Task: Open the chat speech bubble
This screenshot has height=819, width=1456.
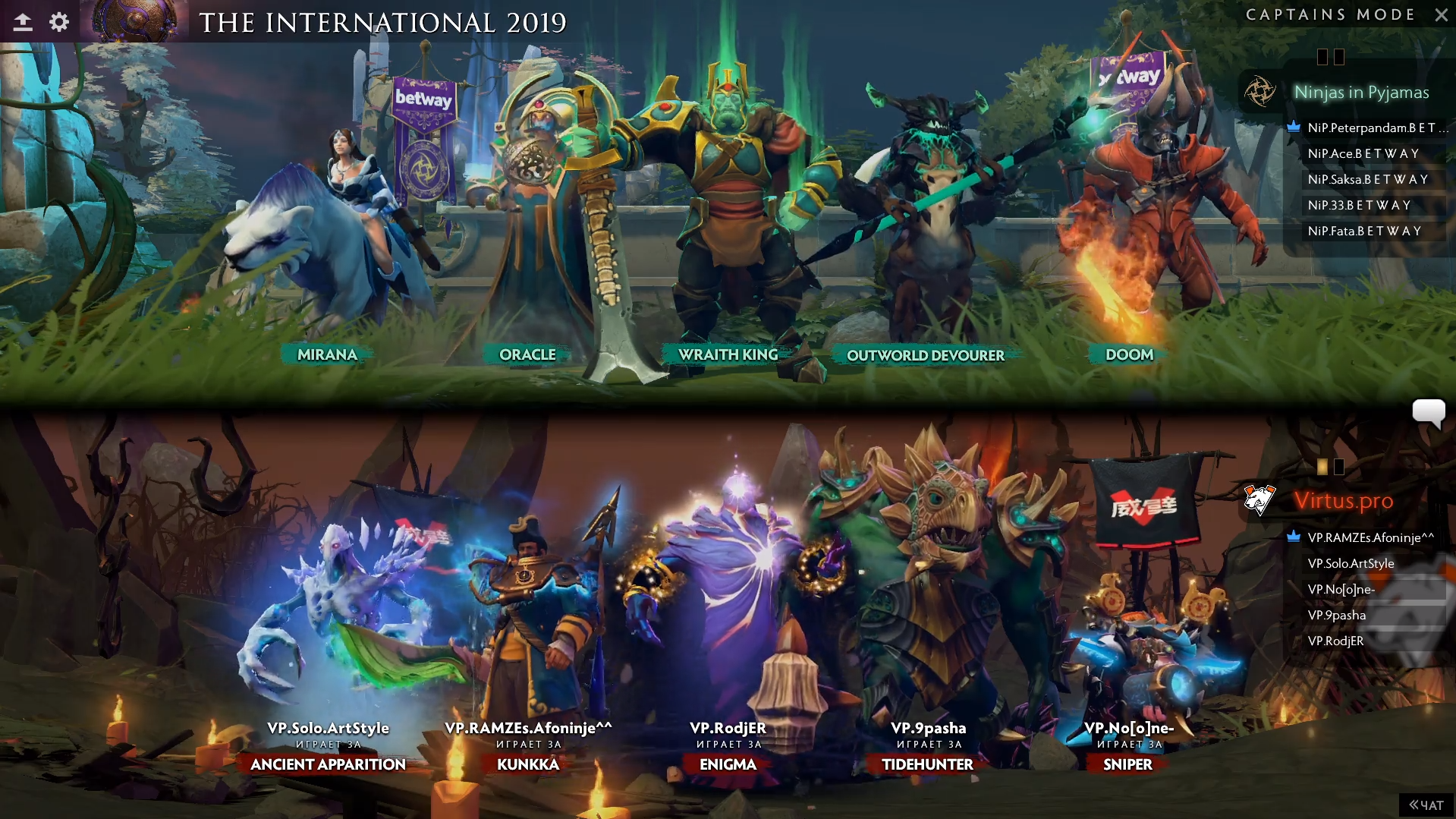Action: tap(1428, 413)
